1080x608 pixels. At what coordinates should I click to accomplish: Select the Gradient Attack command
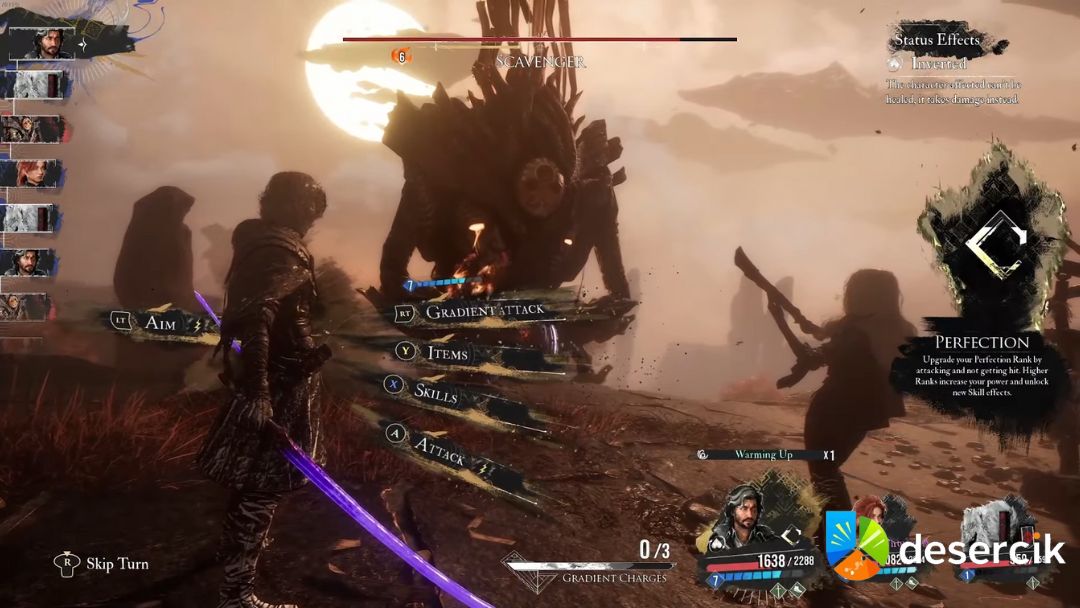coord(485,311)
